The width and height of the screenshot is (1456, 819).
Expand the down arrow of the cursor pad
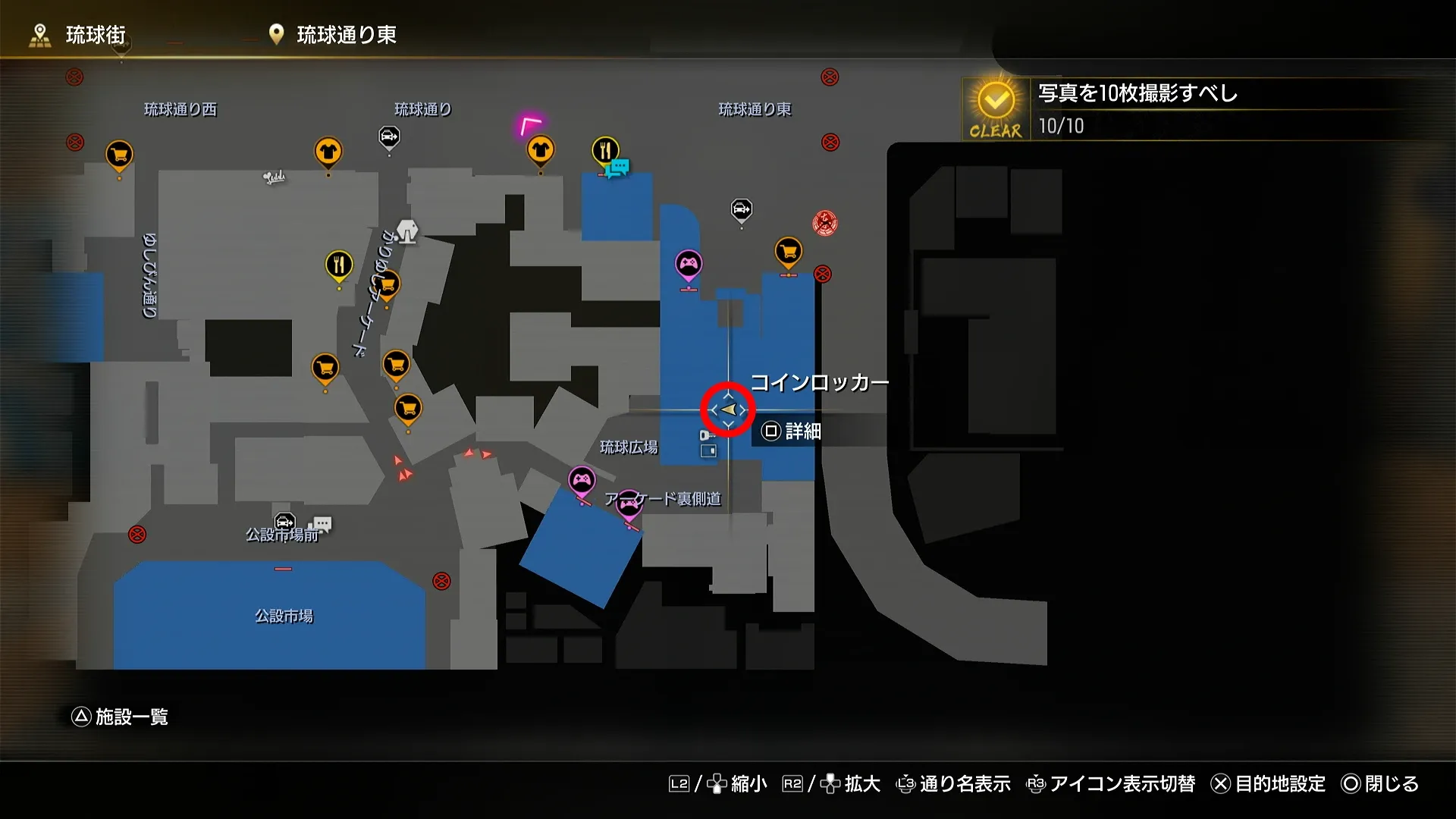coord(728,425)
